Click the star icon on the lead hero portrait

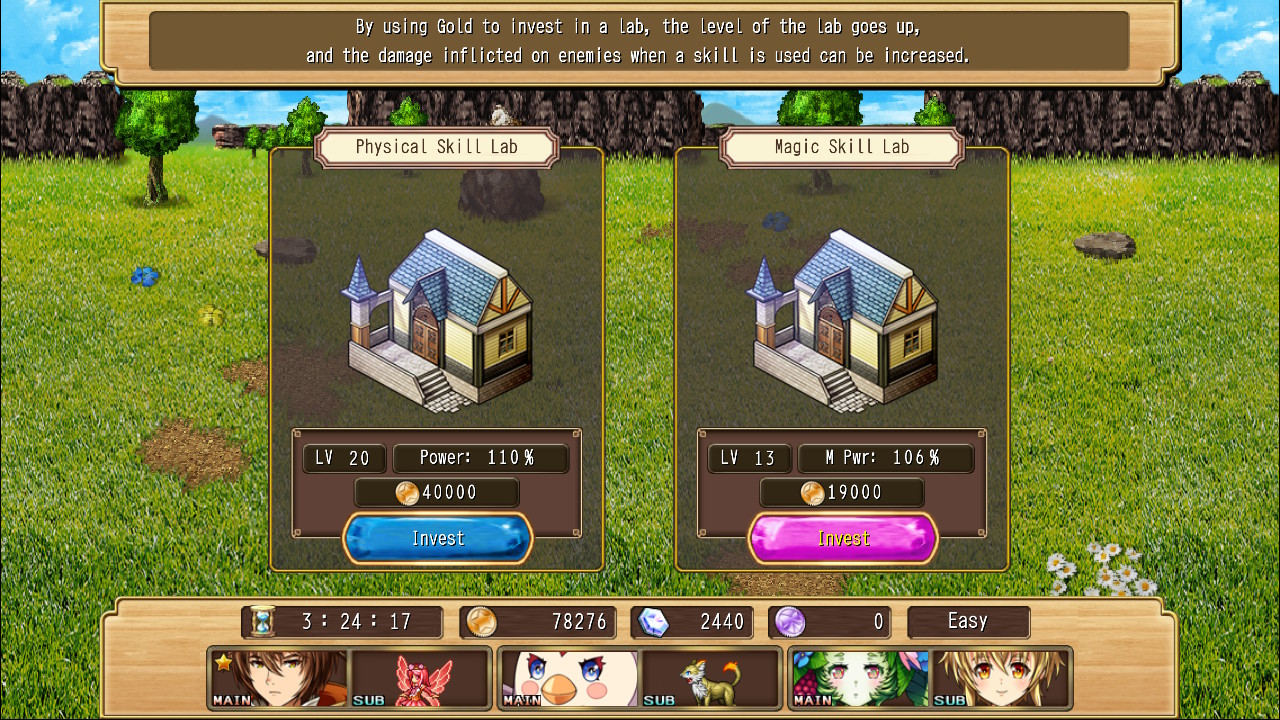coord(224,662)
